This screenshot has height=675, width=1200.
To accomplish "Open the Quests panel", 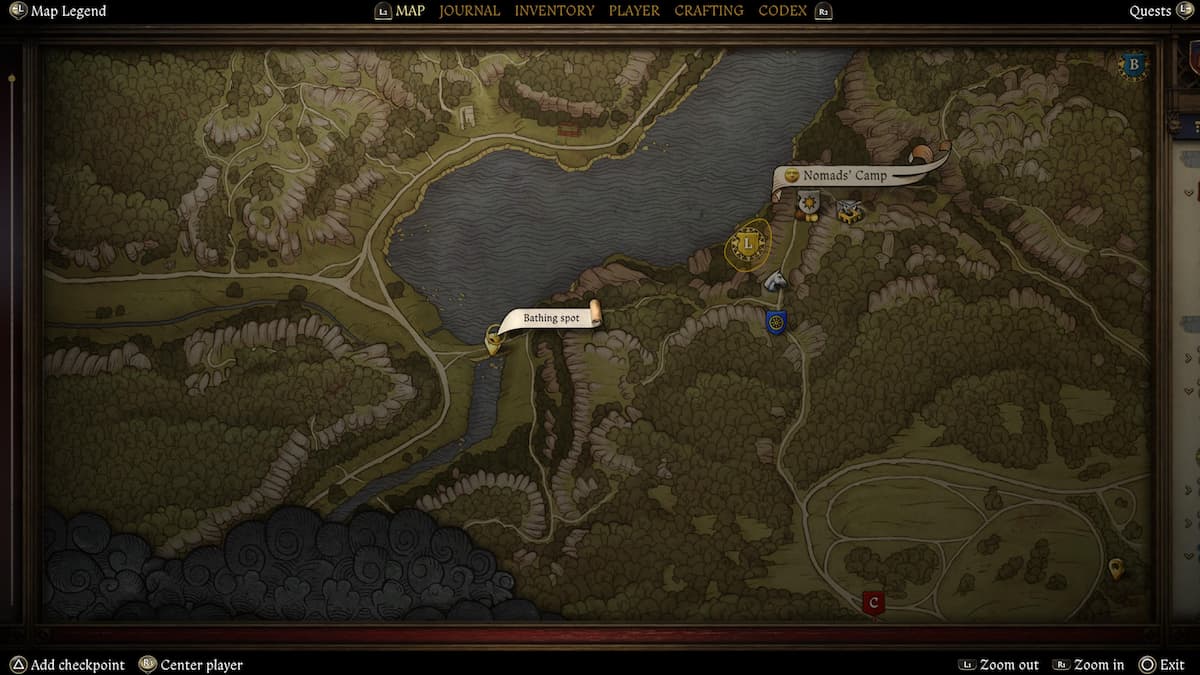I will 1150,11.
